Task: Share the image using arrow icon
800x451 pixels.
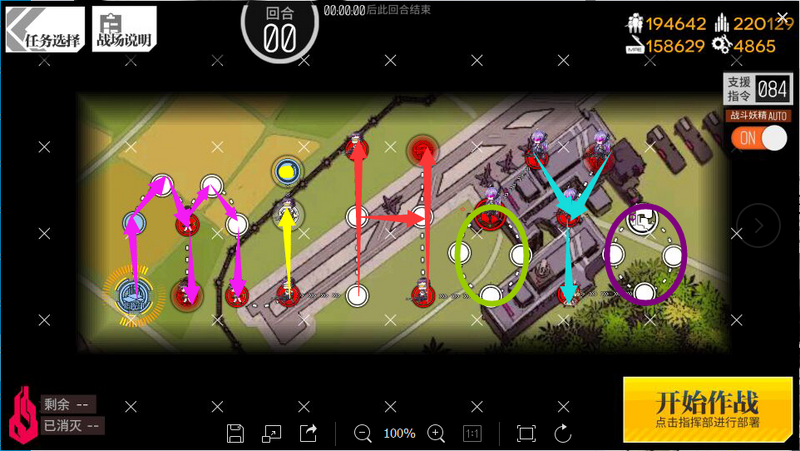Action: pos(308,433)
